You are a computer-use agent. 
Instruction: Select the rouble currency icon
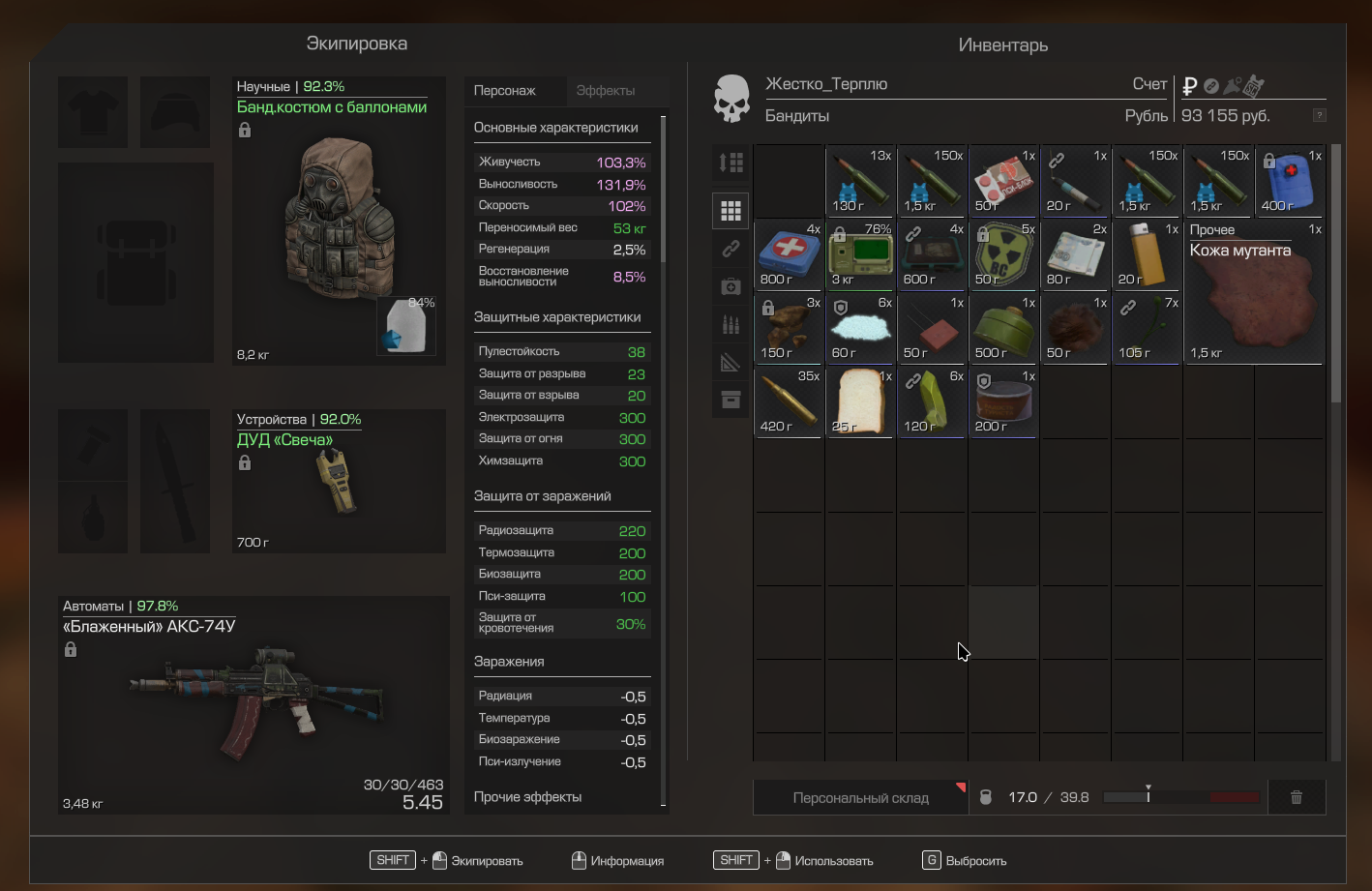pyautogui.click(x=1190, y=86)
